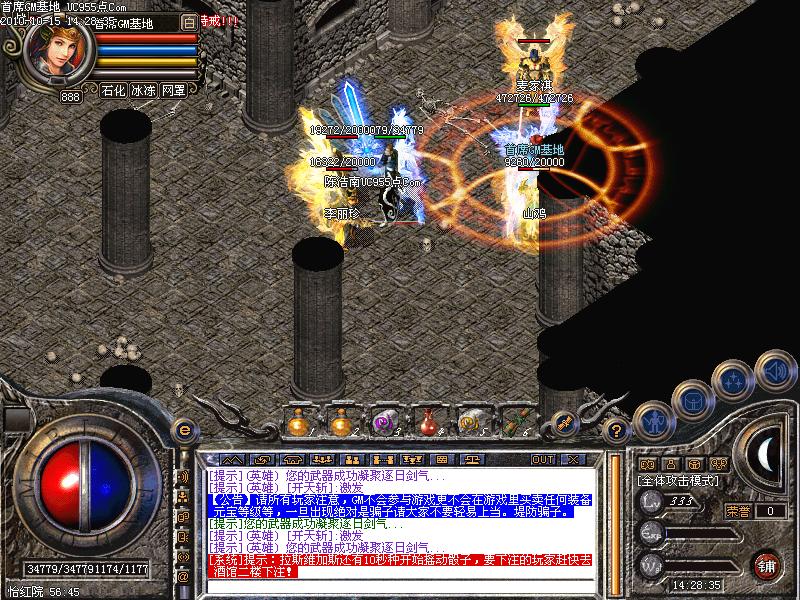Use the yellow swirl item in slot 5

470,422
